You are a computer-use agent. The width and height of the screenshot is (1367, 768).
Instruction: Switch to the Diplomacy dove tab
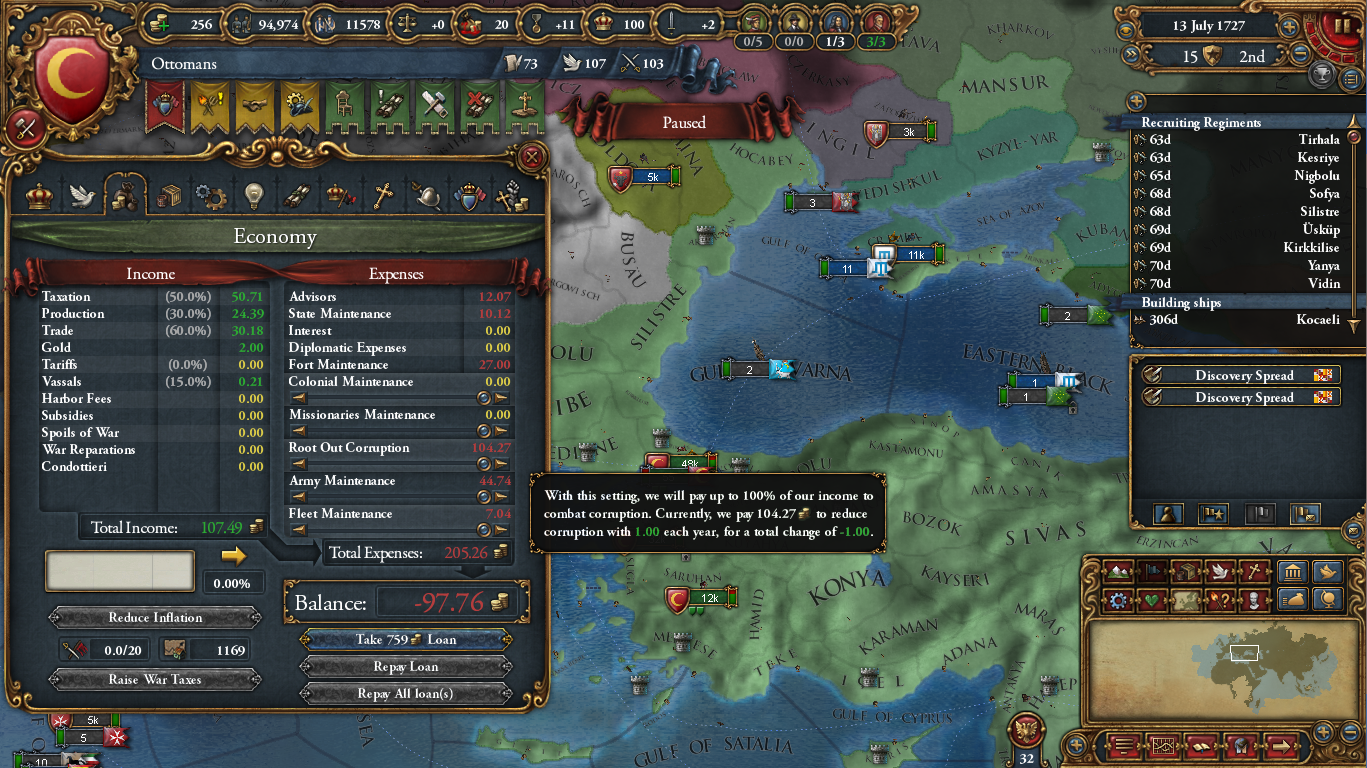(x=82, y=196)
